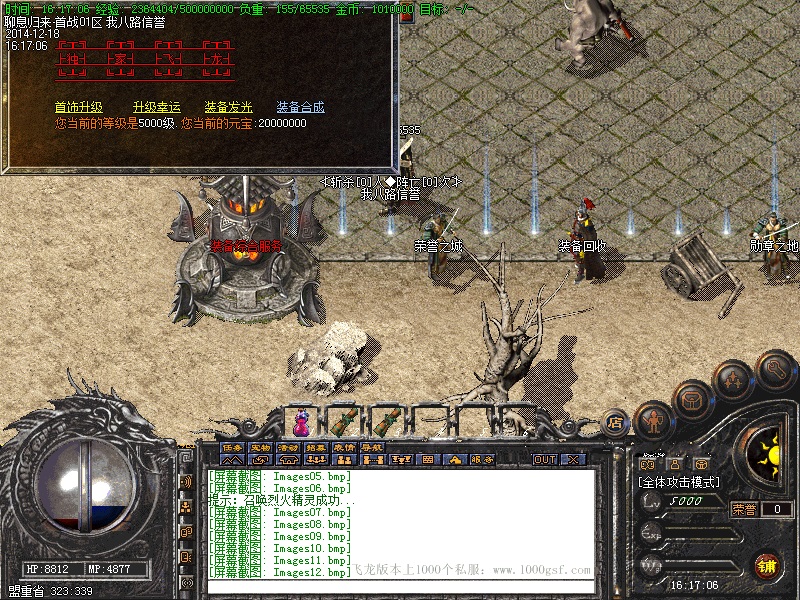Open the skills round icon with stars

732,380
